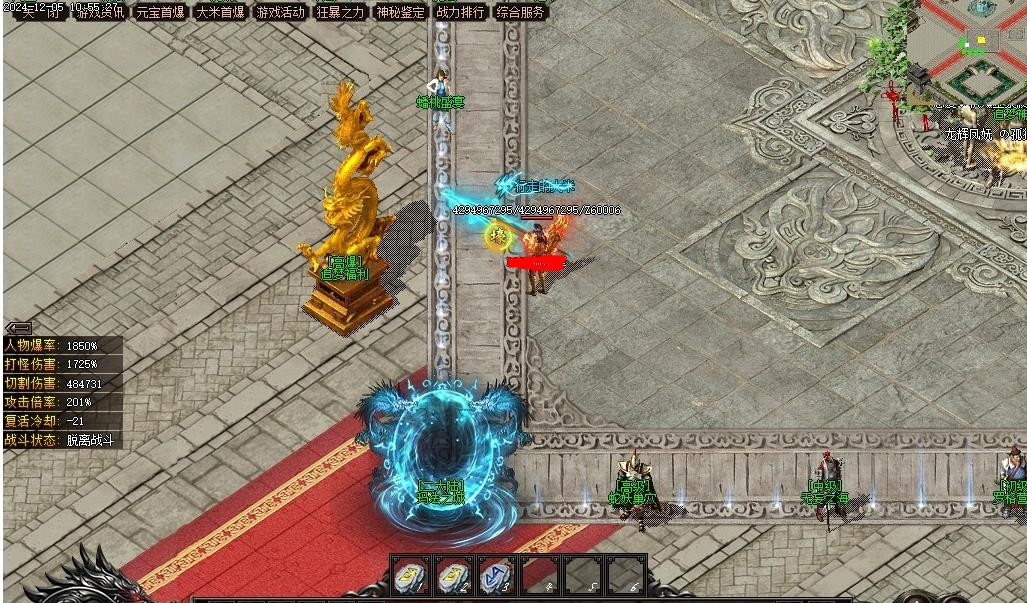Show the 游戏活动 game events panel
1027x603 pixels.
pyautogui.click(x=280, y=12)
